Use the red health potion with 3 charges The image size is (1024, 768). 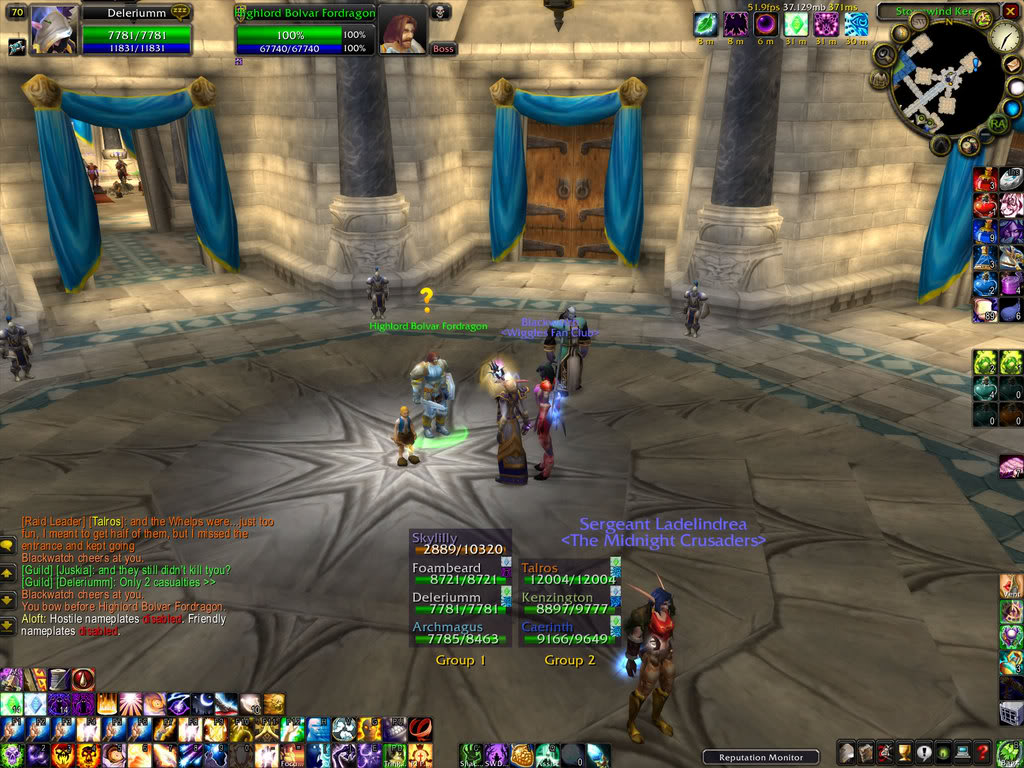click(985, 180)
